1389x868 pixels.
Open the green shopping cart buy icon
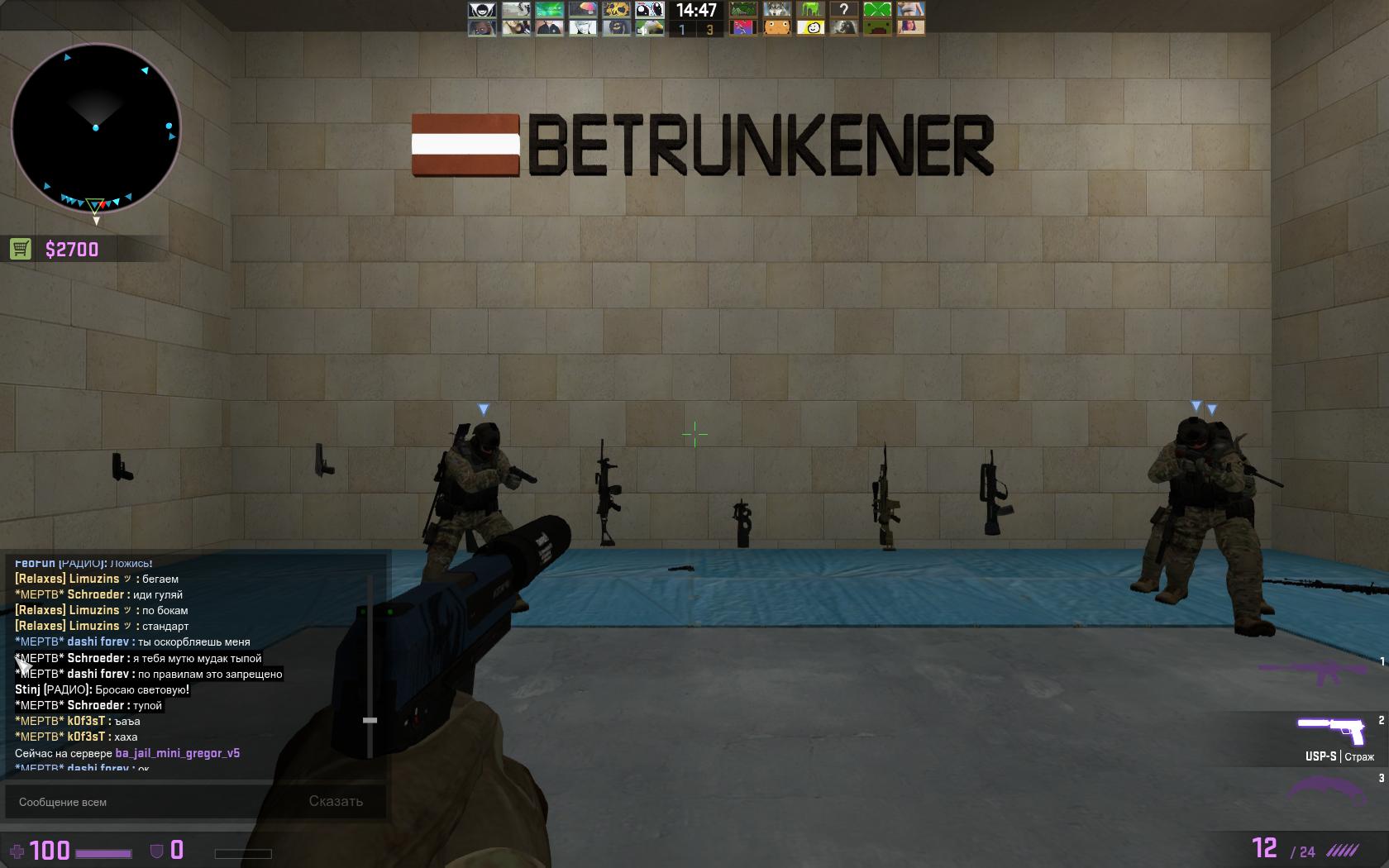point(21,249)
